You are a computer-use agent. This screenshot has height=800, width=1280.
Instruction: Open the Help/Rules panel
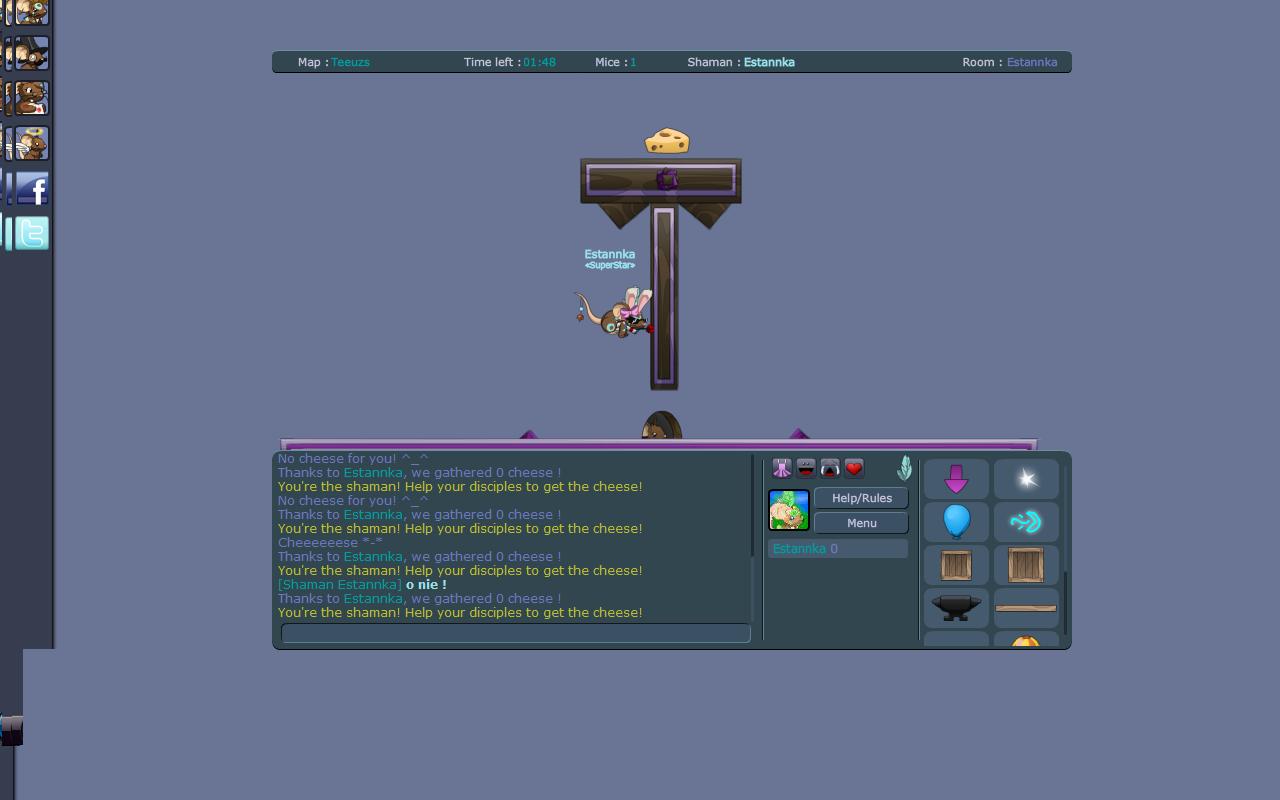860,498
